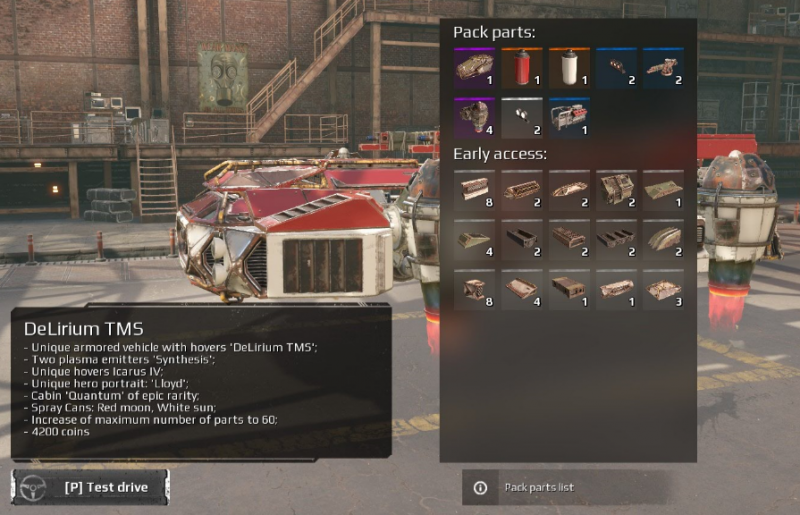Image resolution: width=800 pixels, height=515 pixels.
Task: Pick the engine part with red cylinders
Action: click(569, 117)
